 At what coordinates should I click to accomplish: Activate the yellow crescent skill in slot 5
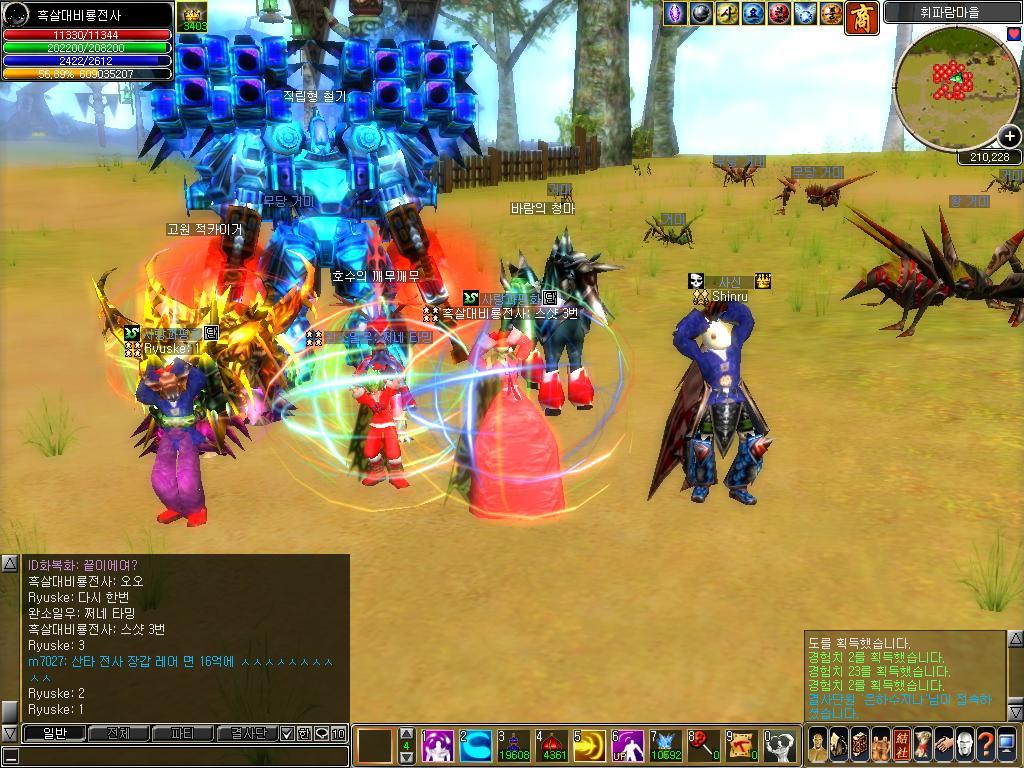tap(591, 746)
